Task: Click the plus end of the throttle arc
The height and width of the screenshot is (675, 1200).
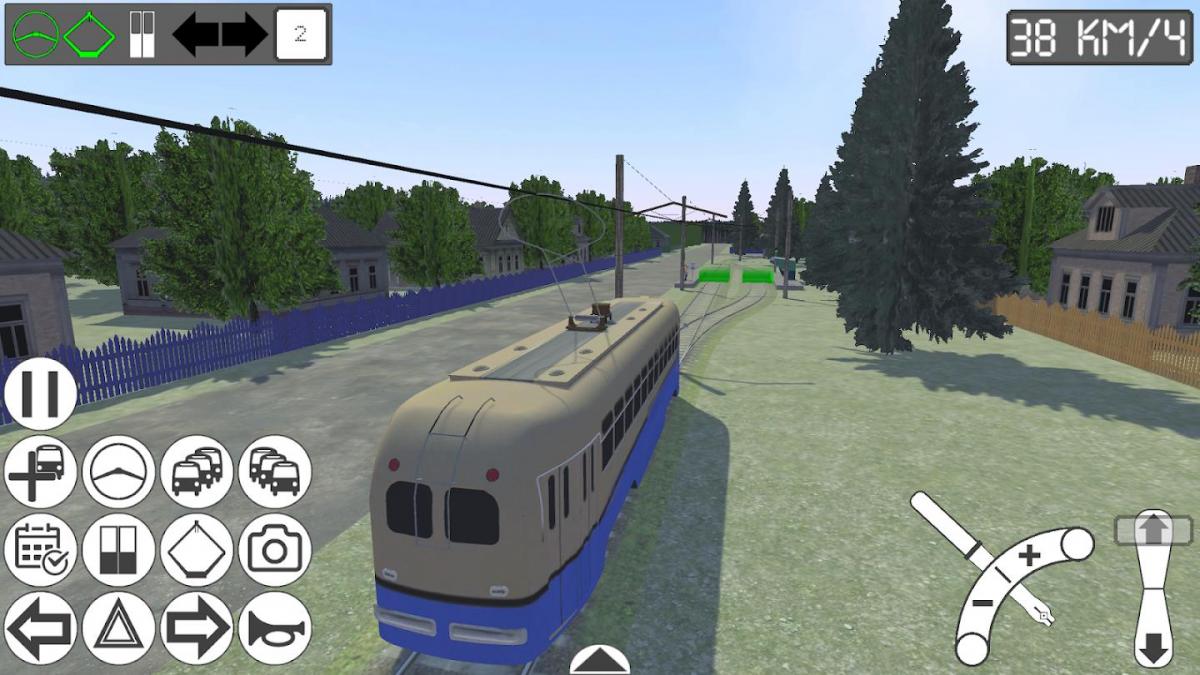Action: coord(1076,545)
